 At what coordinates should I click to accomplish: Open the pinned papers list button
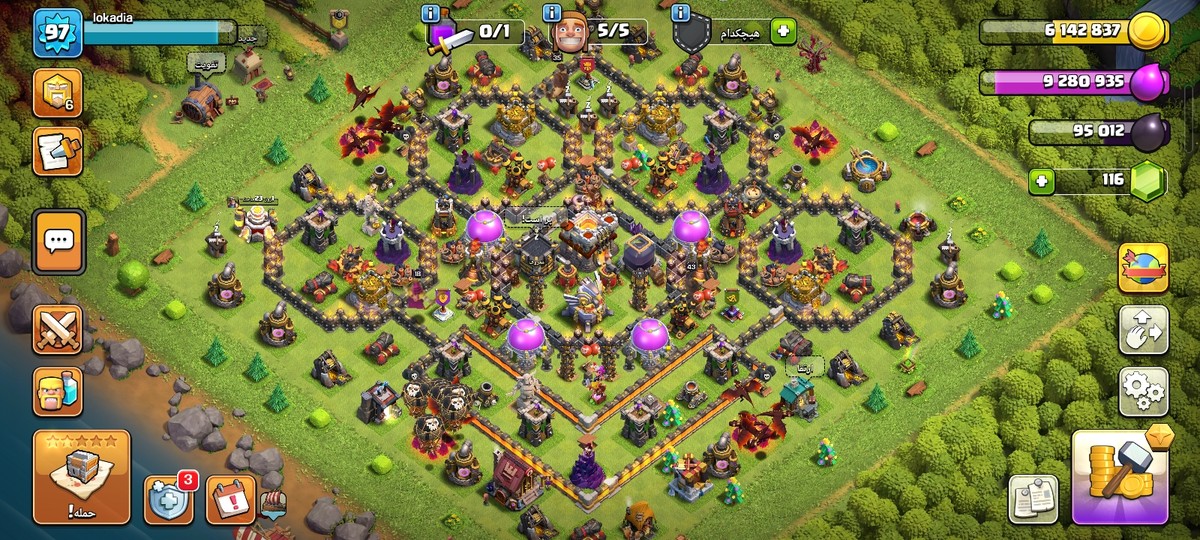1033,498
